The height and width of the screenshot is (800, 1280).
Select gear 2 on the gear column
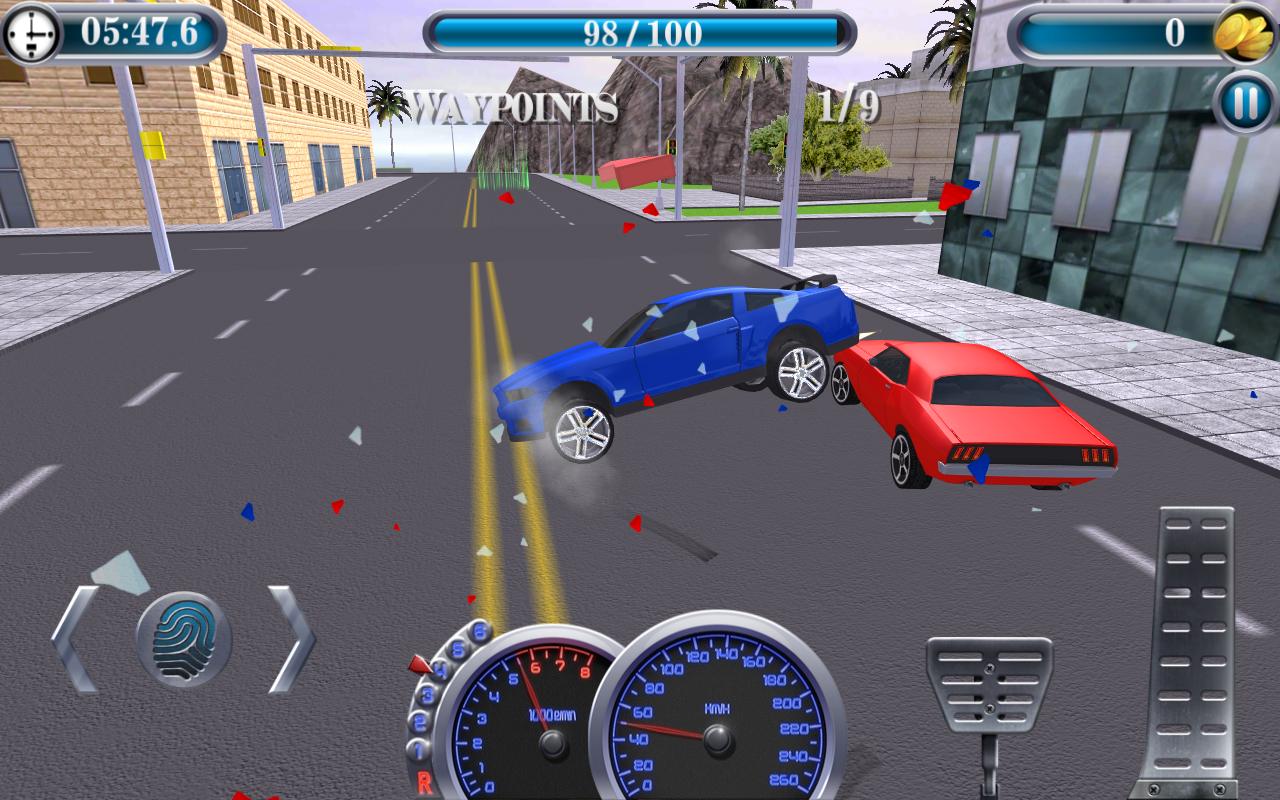[x=418, y=719]
